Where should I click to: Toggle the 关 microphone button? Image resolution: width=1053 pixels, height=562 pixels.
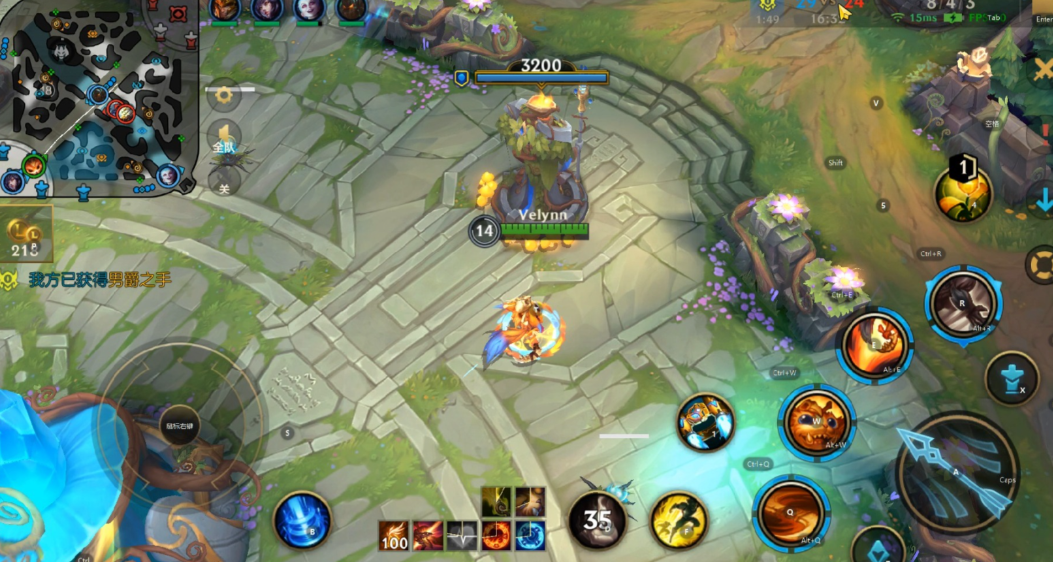pos(224,181)
